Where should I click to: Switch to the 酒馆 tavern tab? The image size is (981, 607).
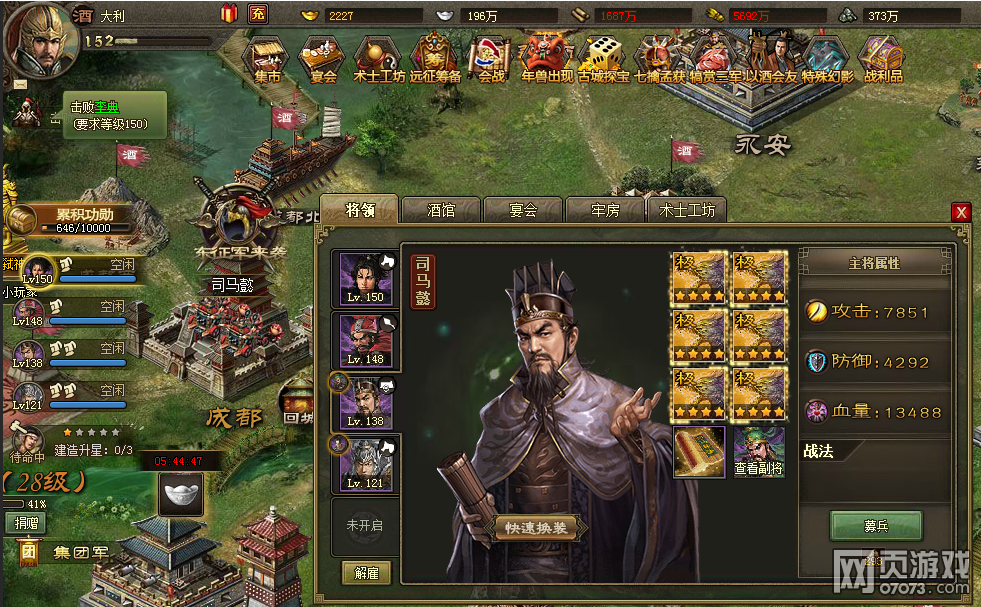coord(441,210)
